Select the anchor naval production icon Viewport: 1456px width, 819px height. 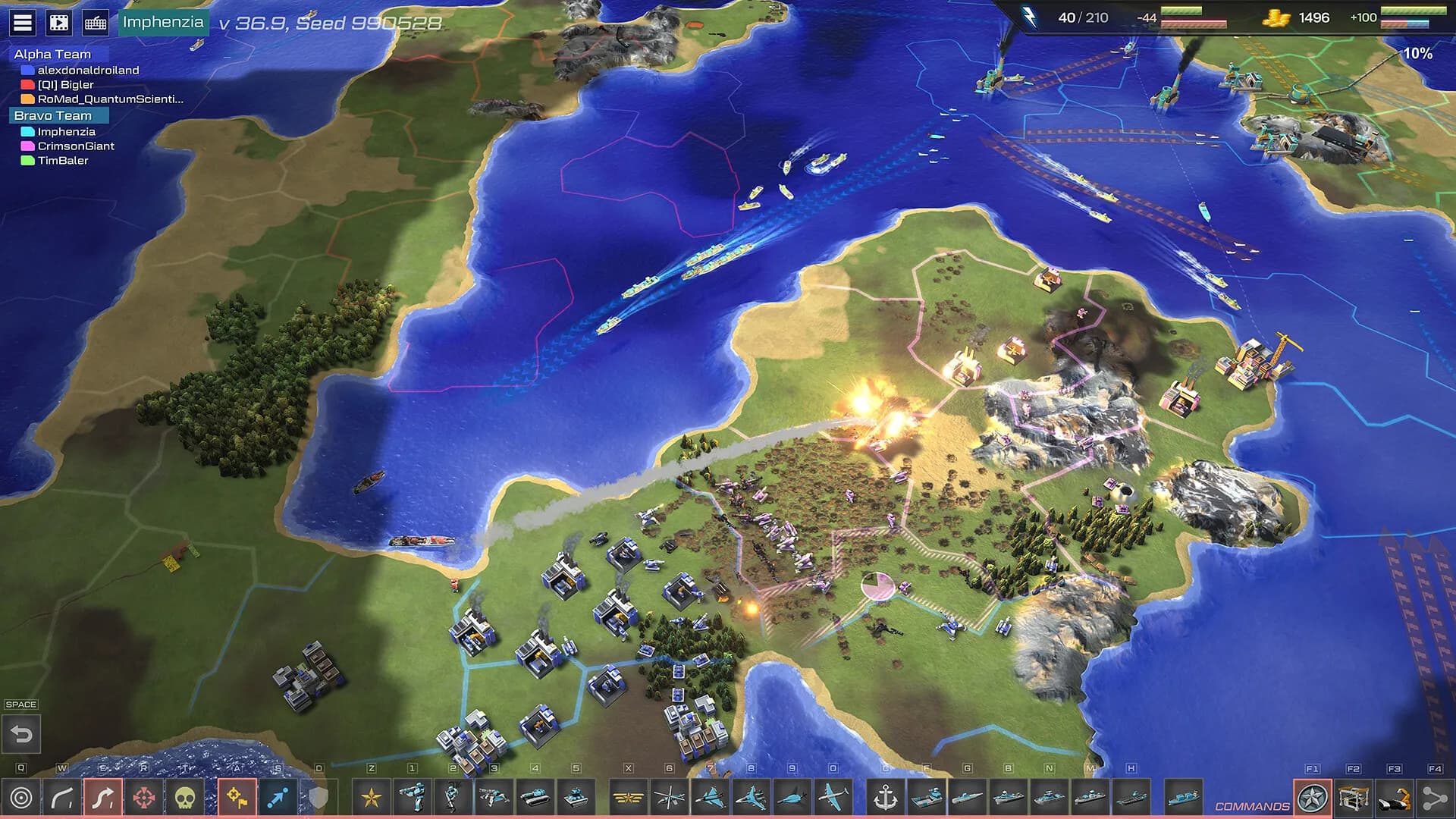click(x=885, y=799)
